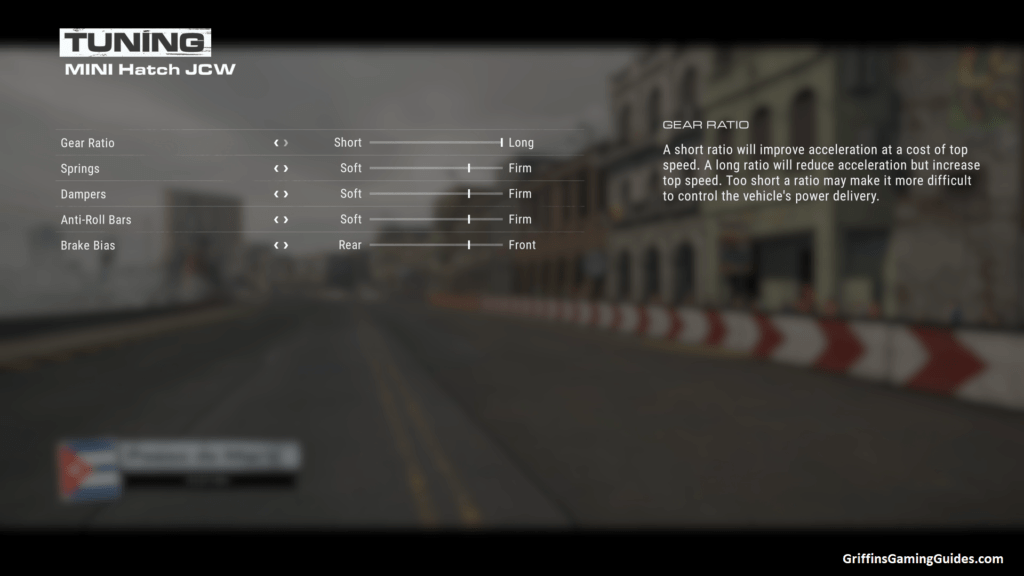
Task: Click the Springs slider handle
Action: [x=469, y=169]
